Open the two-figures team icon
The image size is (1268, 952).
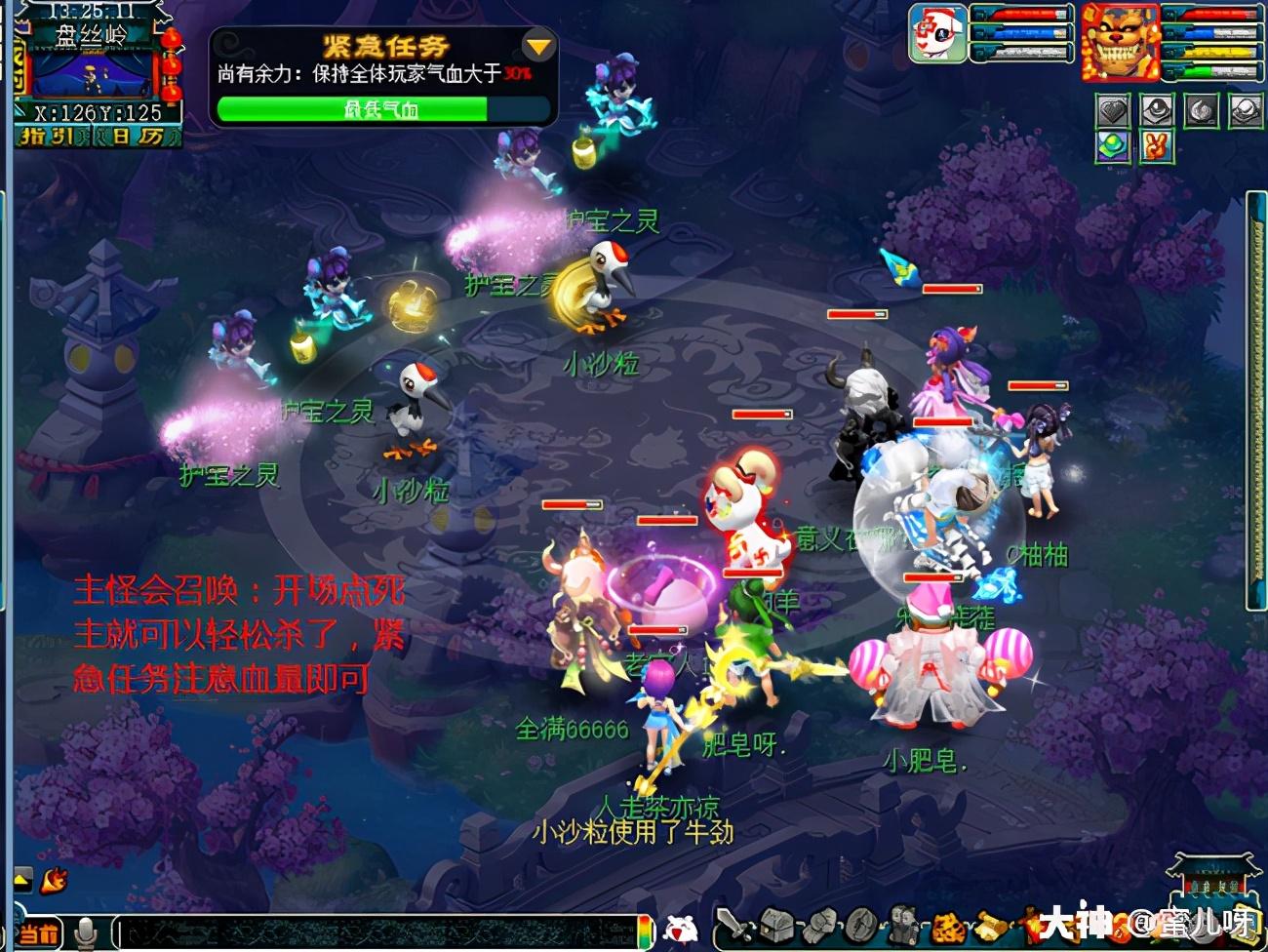pyautogui.click(x=902, y=925)
